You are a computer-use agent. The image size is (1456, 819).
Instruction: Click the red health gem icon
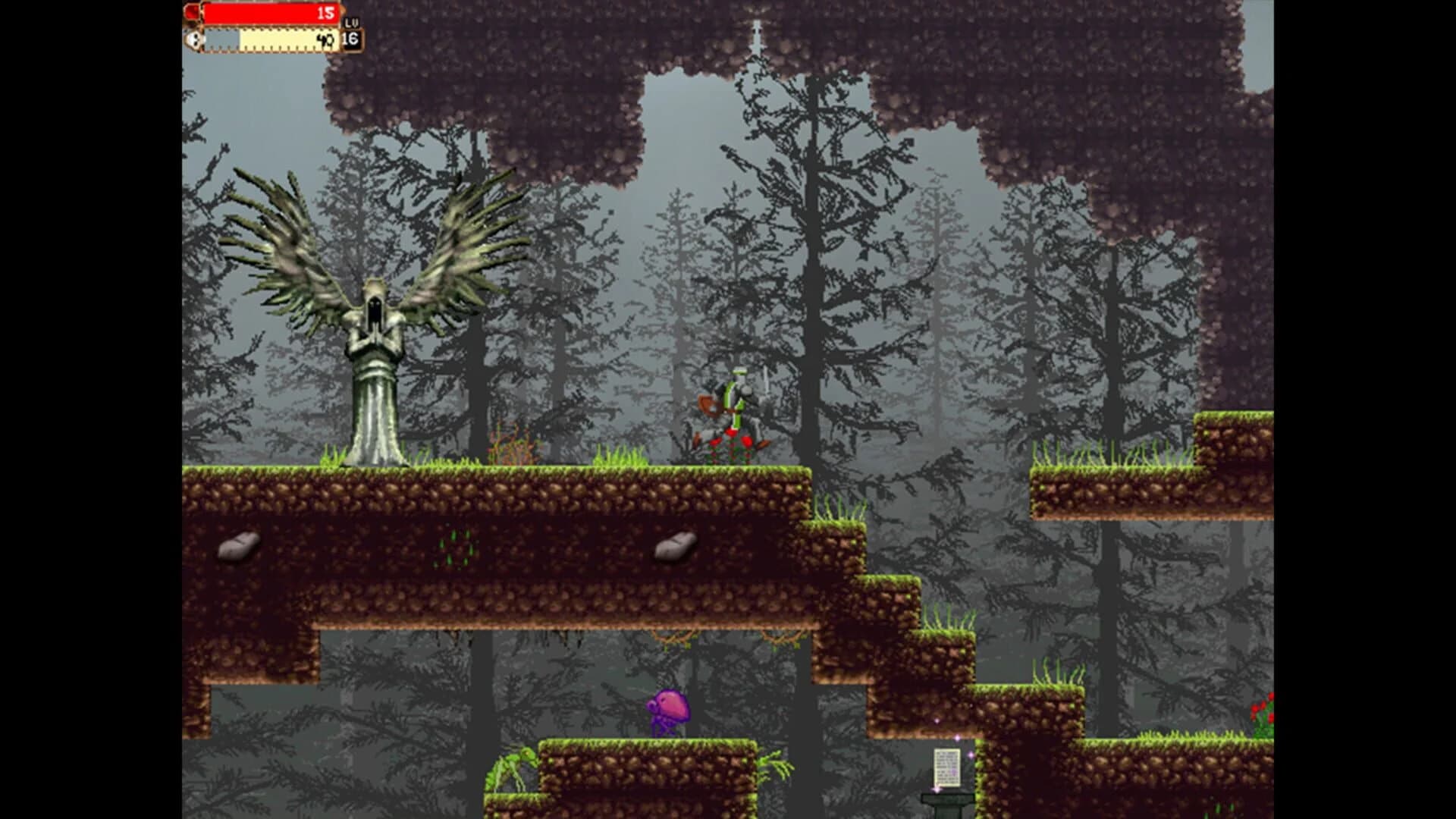[x=191, y=12]
